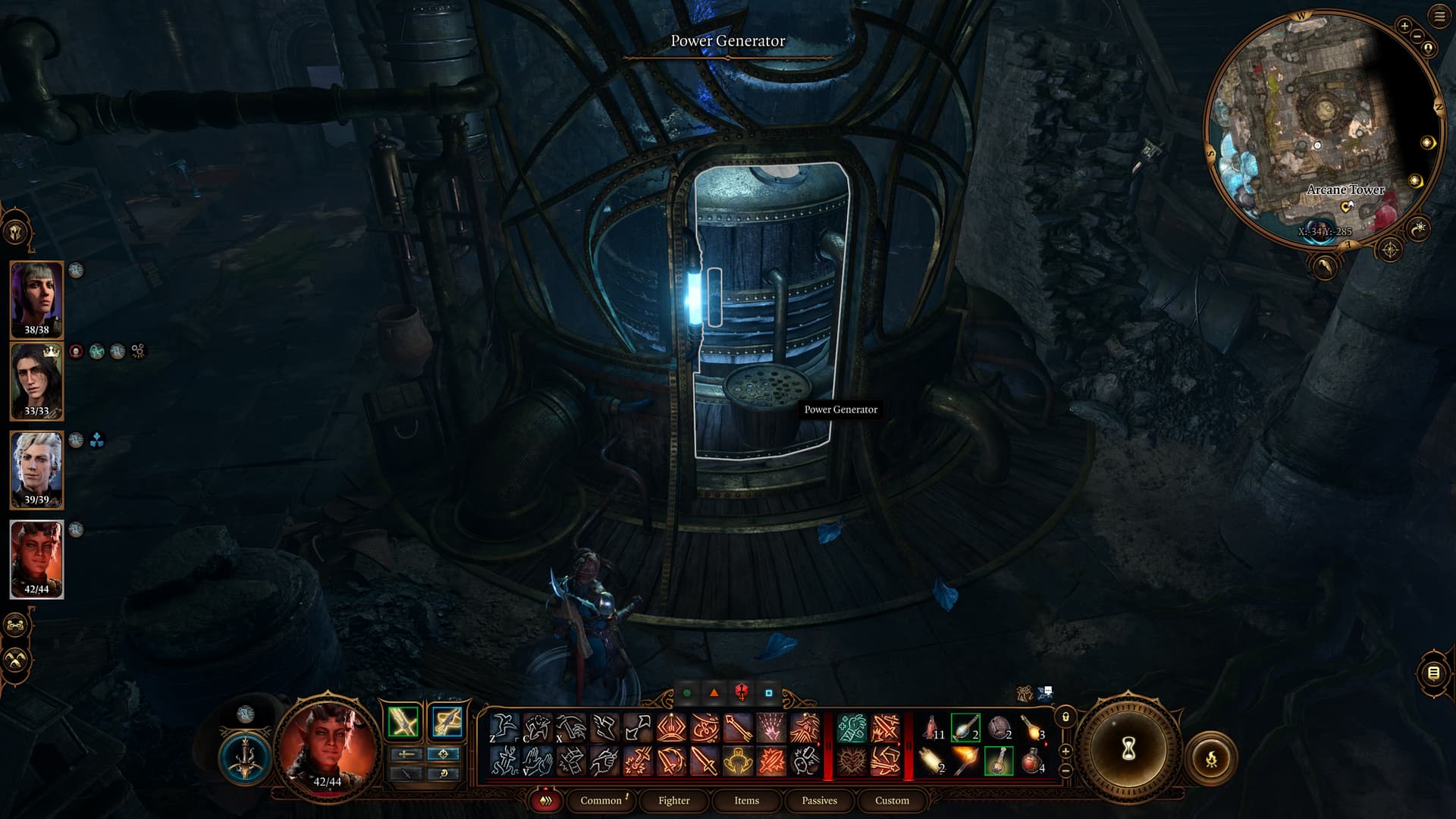Open the campfire rest button
The image size is (1456, 819).
(x=1211, y=758)
